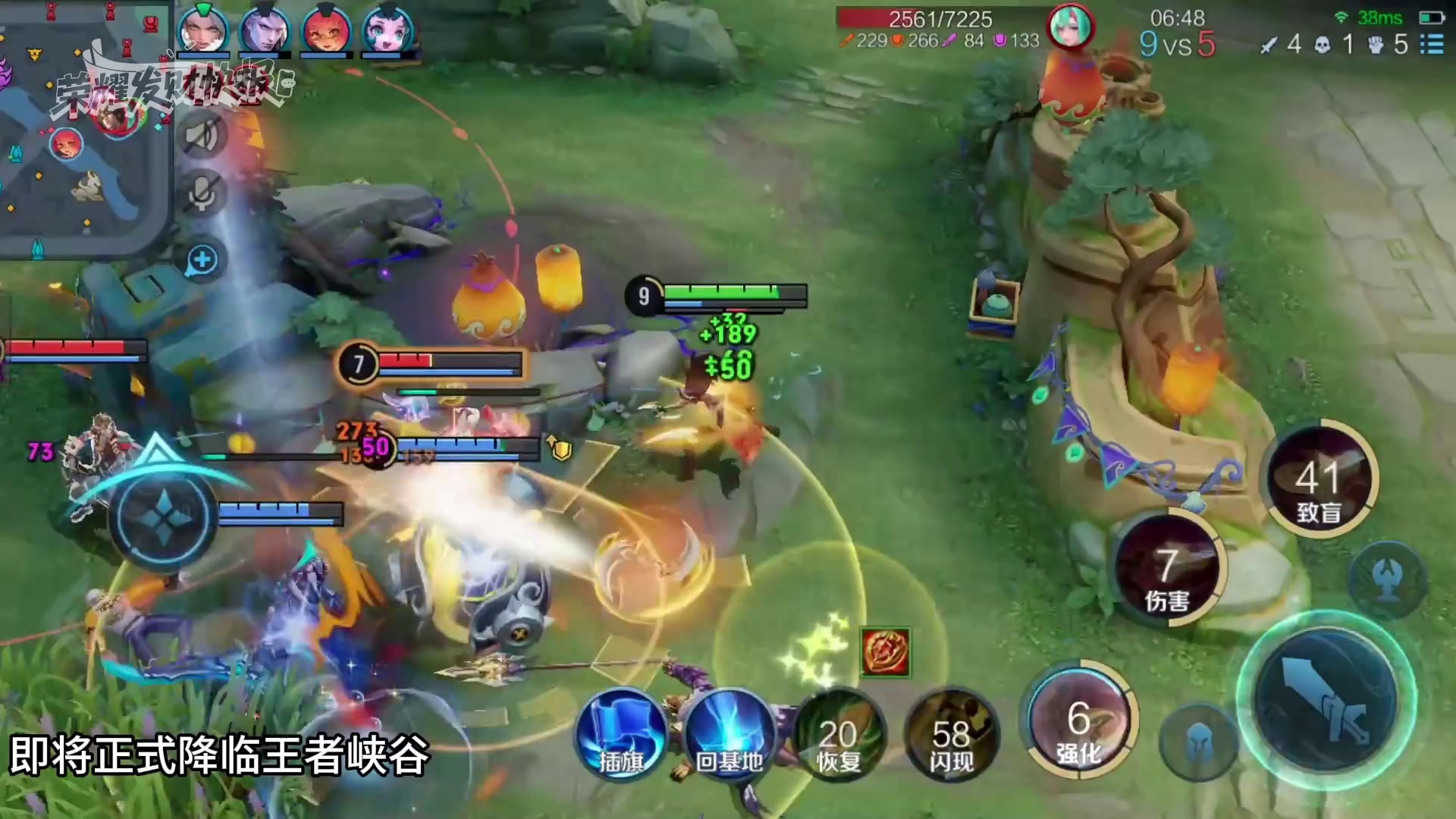Cast the 致盲 skill

(x=1319, y=479)
